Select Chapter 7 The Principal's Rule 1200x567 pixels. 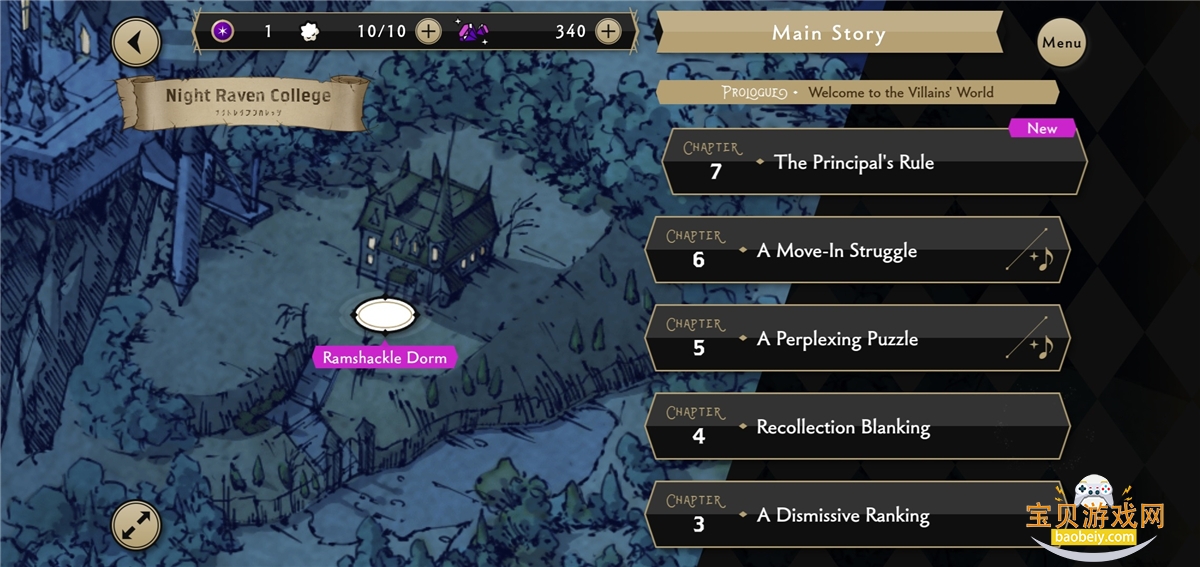[x=873, y=162]
